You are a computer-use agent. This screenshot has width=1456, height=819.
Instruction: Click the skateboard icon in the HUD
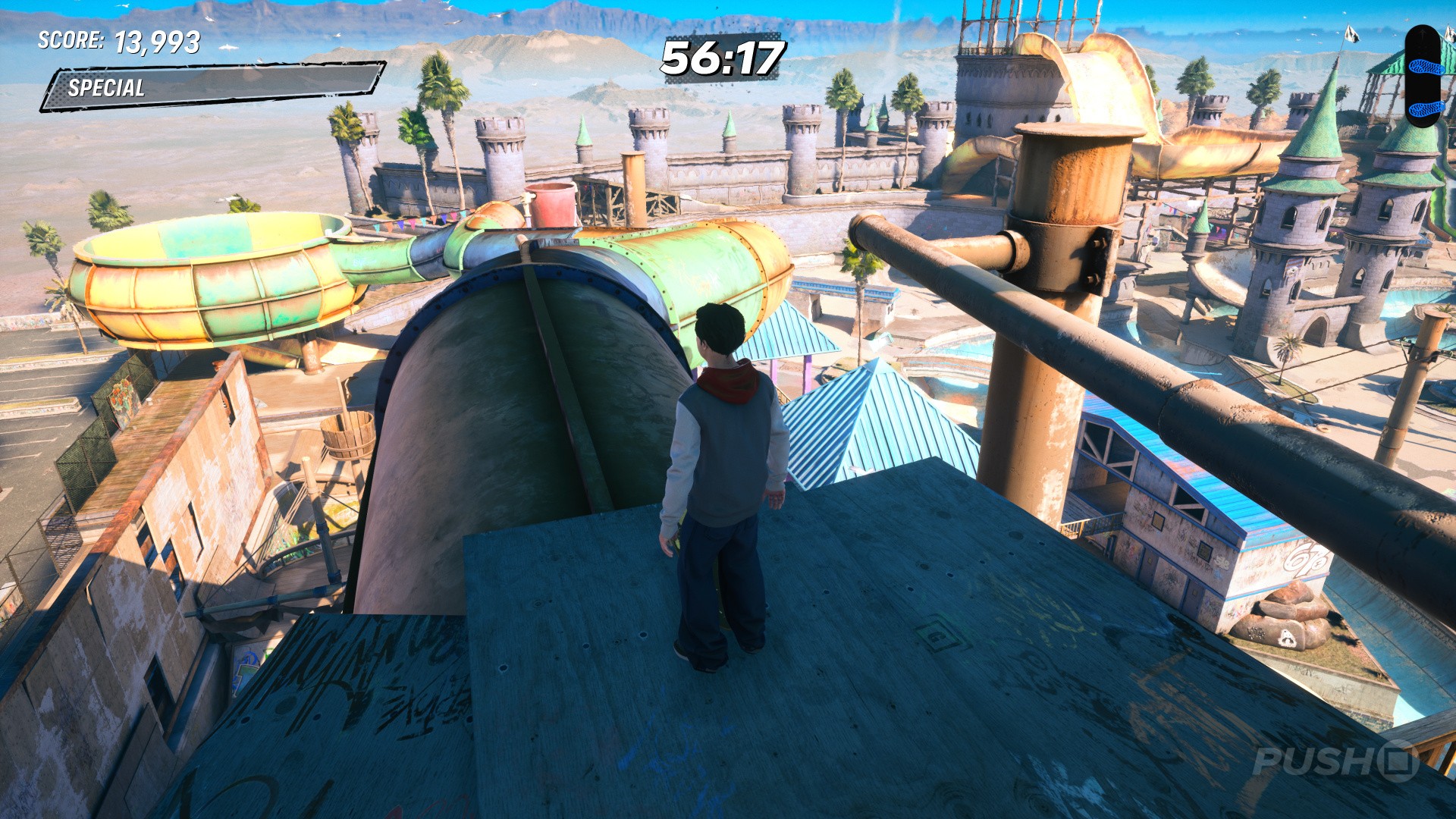pos(1422,75)
